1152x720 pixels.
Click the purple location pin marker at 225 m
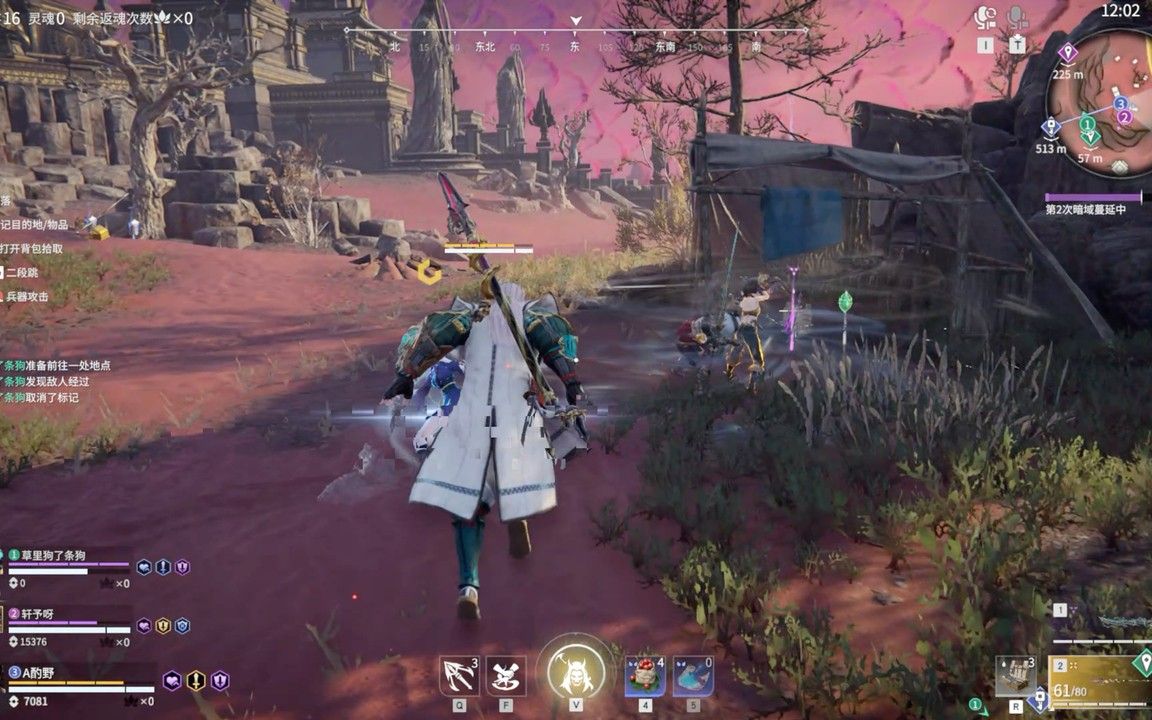coord(1067,52)
